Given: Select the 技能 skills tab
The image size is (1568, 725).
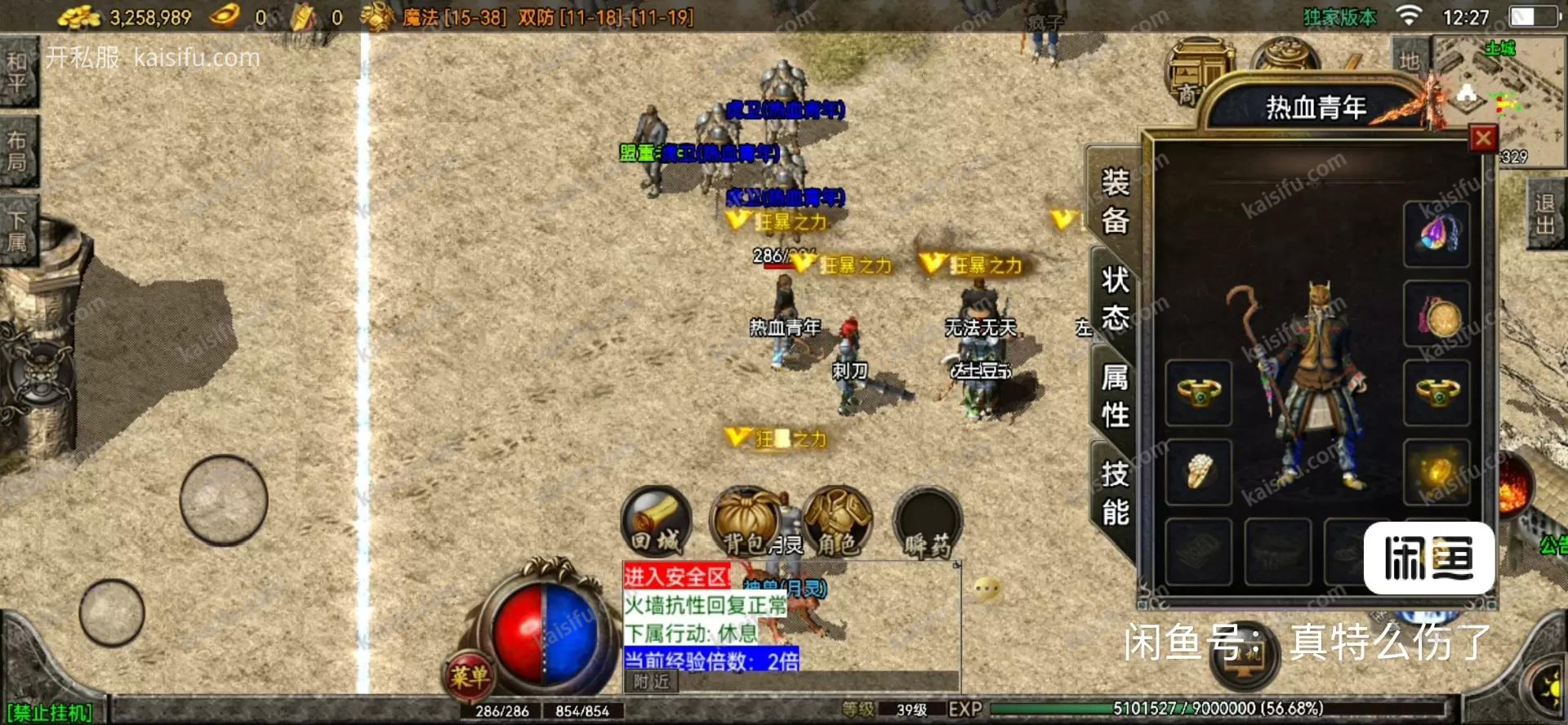Looking at the screenshot, I should coord(1115,492).
